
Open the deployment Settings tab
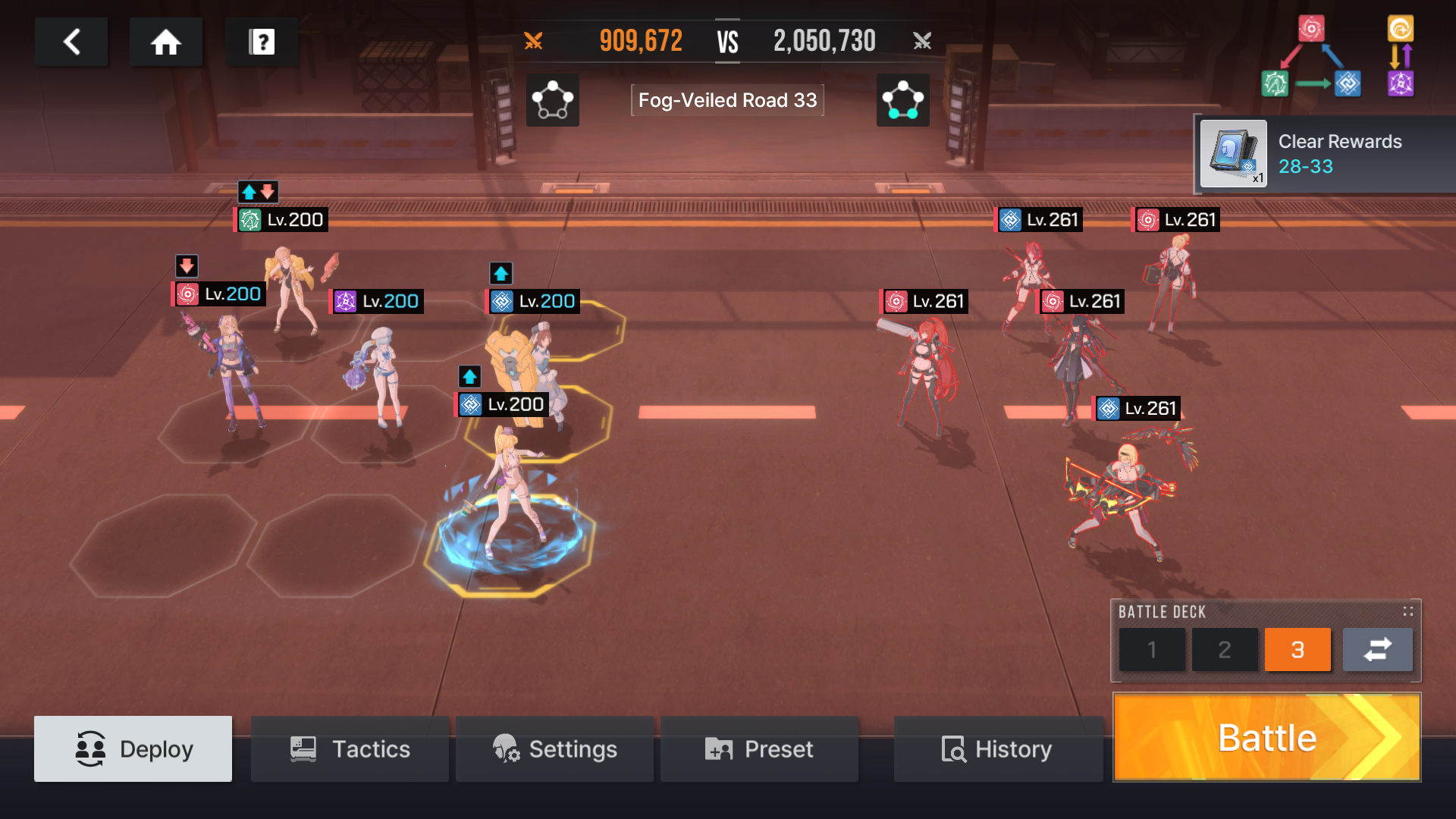click(x=554, y=748)
